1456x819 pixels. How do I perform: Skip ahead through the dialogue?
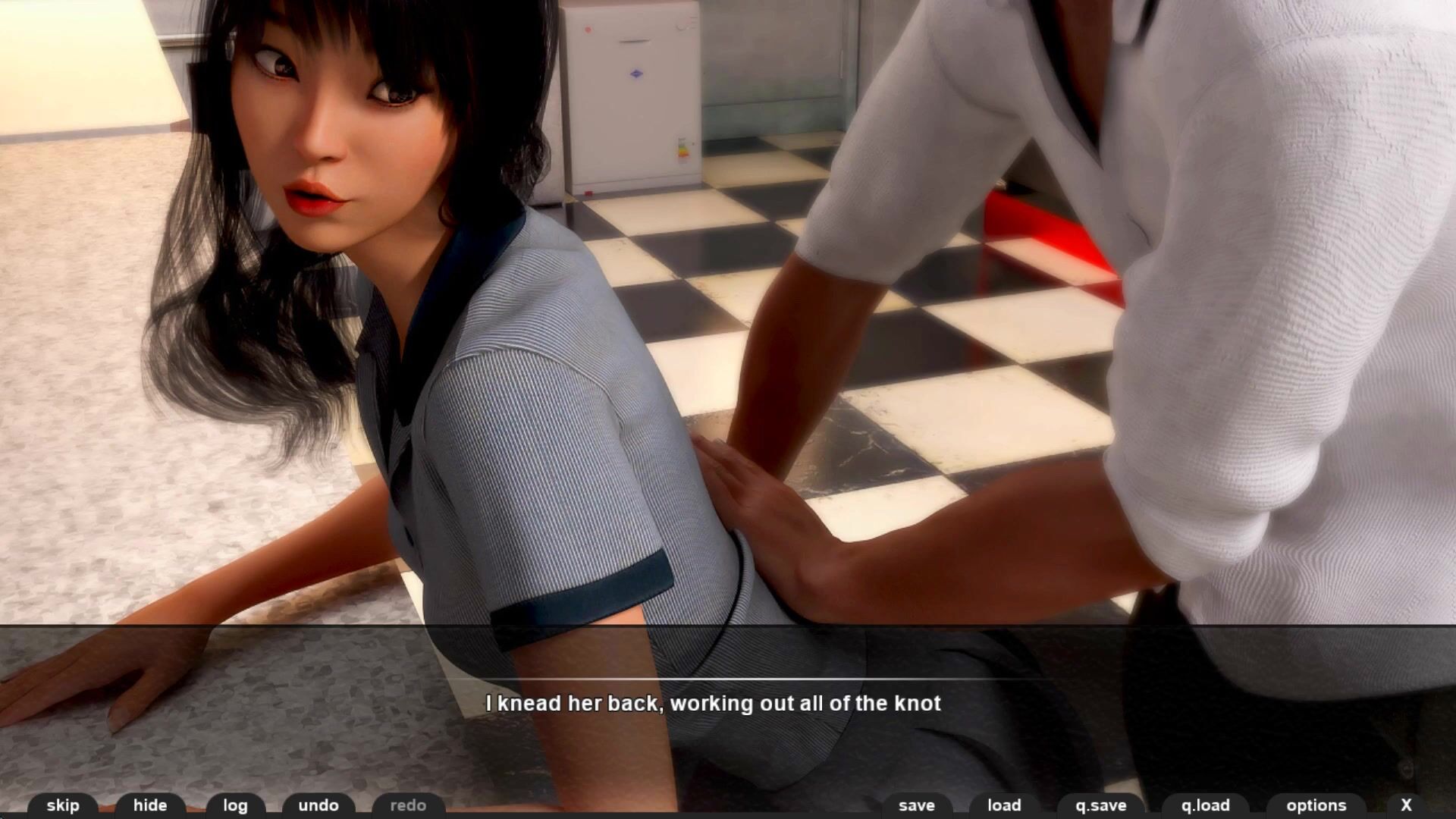(63, 805)
